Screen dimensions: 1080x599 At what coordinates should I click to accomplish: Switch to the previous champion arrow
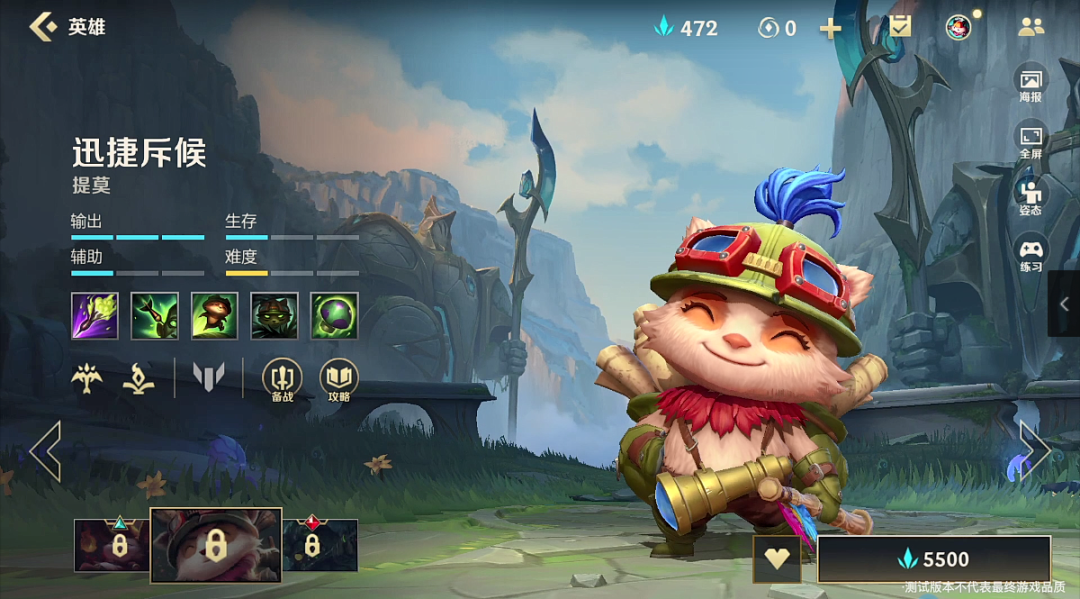(x=46, y=451)
